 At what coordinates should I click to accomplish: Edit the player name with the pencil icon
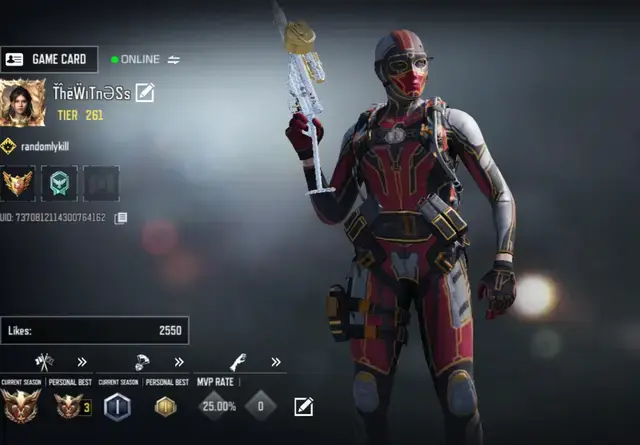(x=146, y=93)
